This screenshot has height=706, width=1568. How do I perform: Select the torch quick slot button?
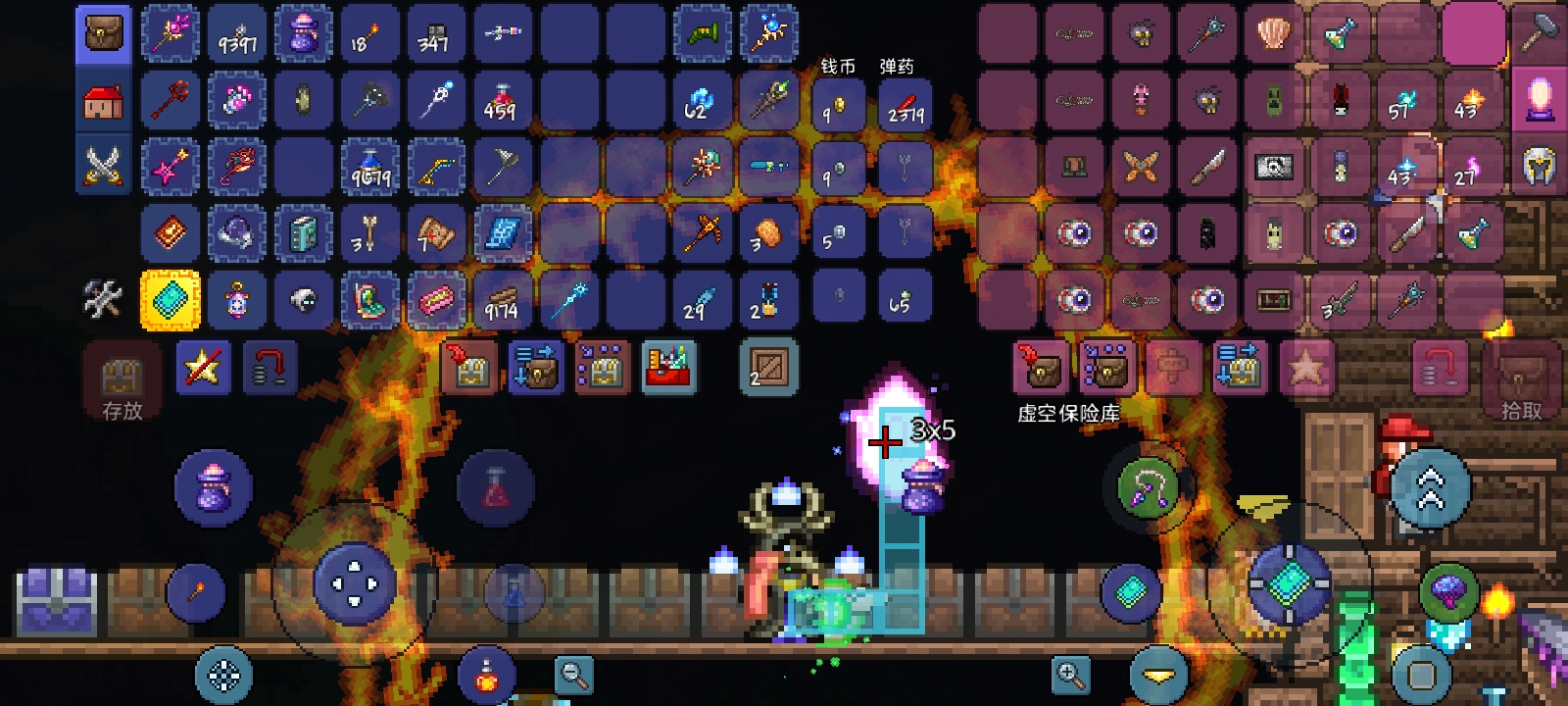(x=196, y=592)
